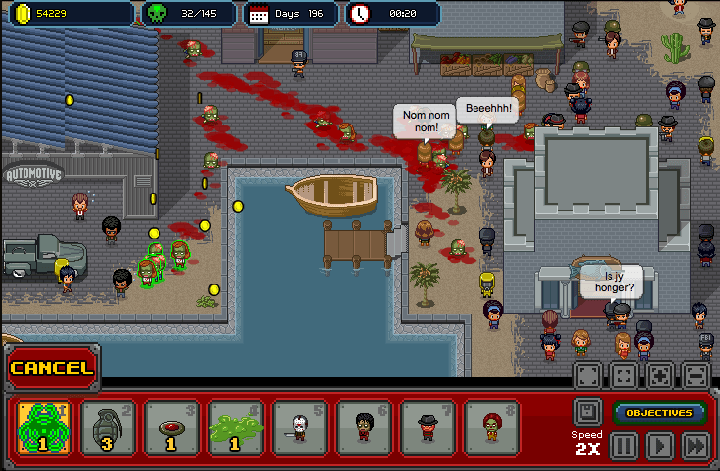Image resolution: width=720 pixels, height=471 pixels.
Task: Choose the dark-haired zombie unit in slot six
Action: coord(363,427)
